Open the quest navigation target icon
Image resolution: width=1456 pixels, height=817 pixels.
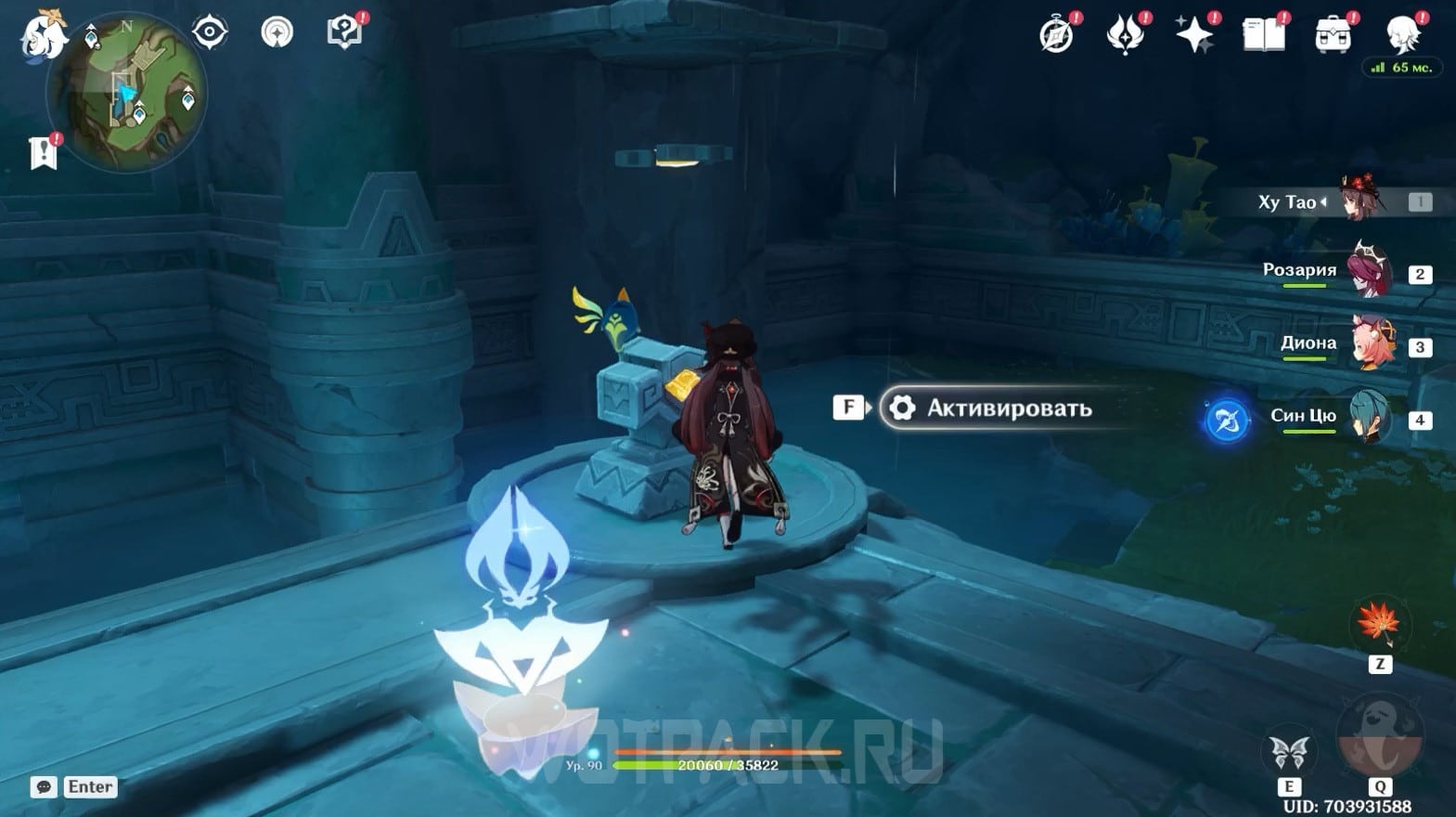click(210, 32)
